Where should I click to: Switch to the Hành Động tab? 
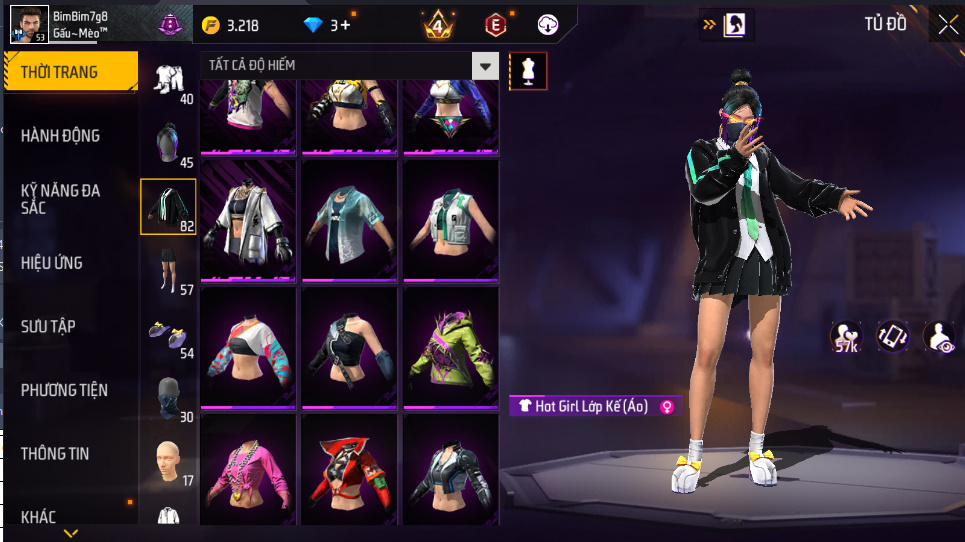pos(62,135)
